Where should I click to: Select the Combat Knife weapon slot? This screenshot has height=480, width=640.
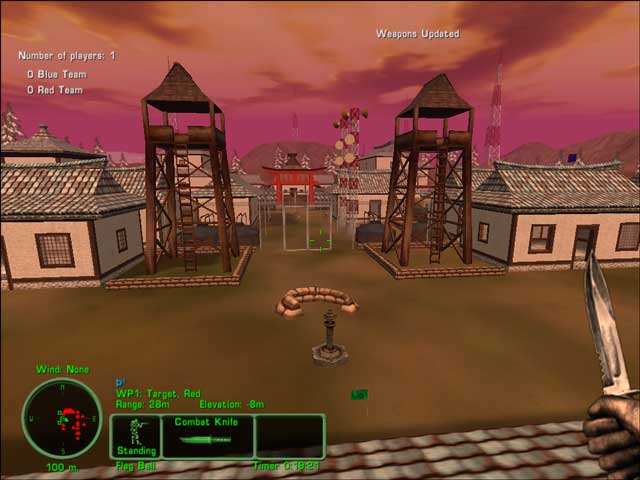pyautogui.click(x=207, y=436)
